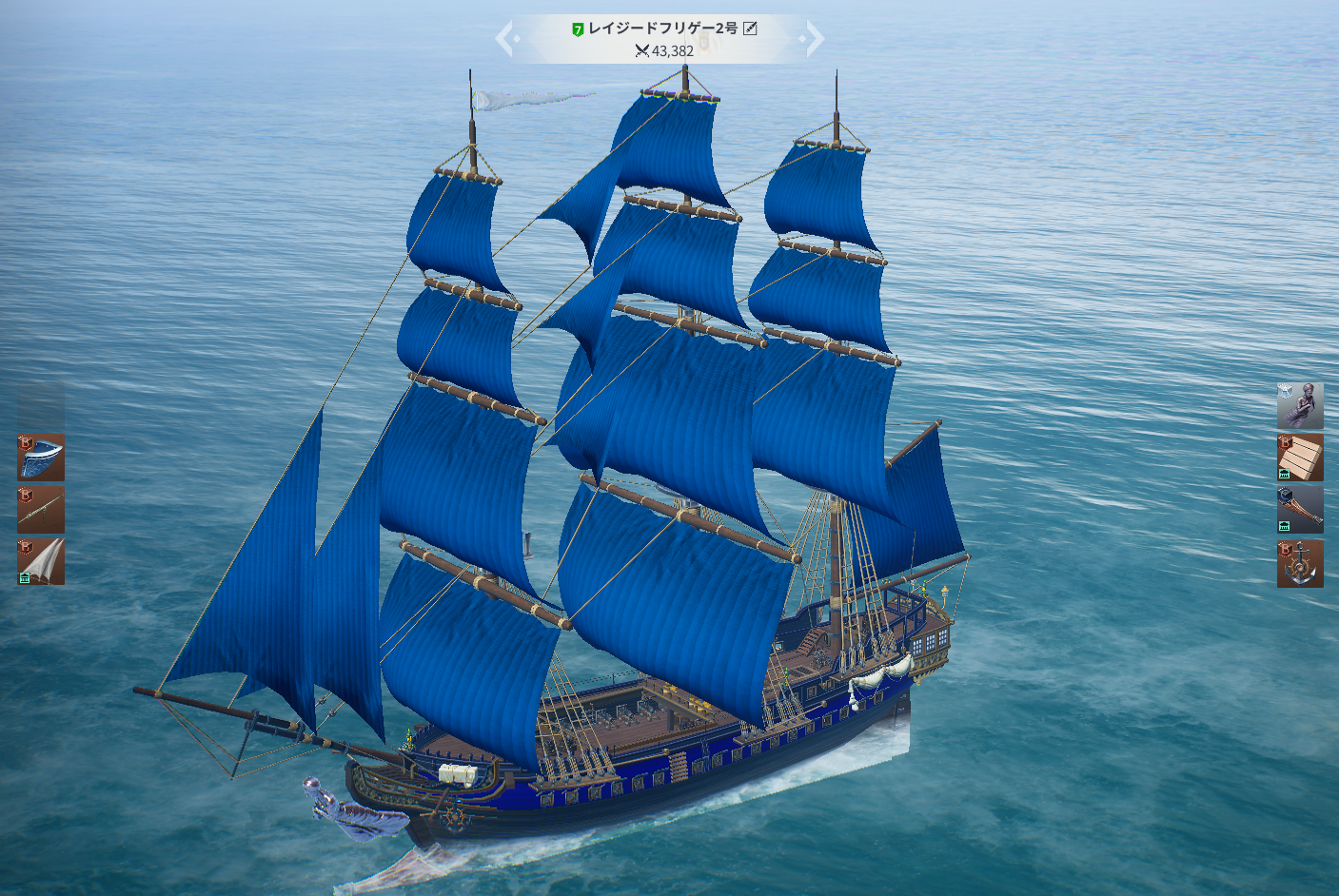
Task: Select the statue figurehead equipment slot
Action: pos(1300,406)
